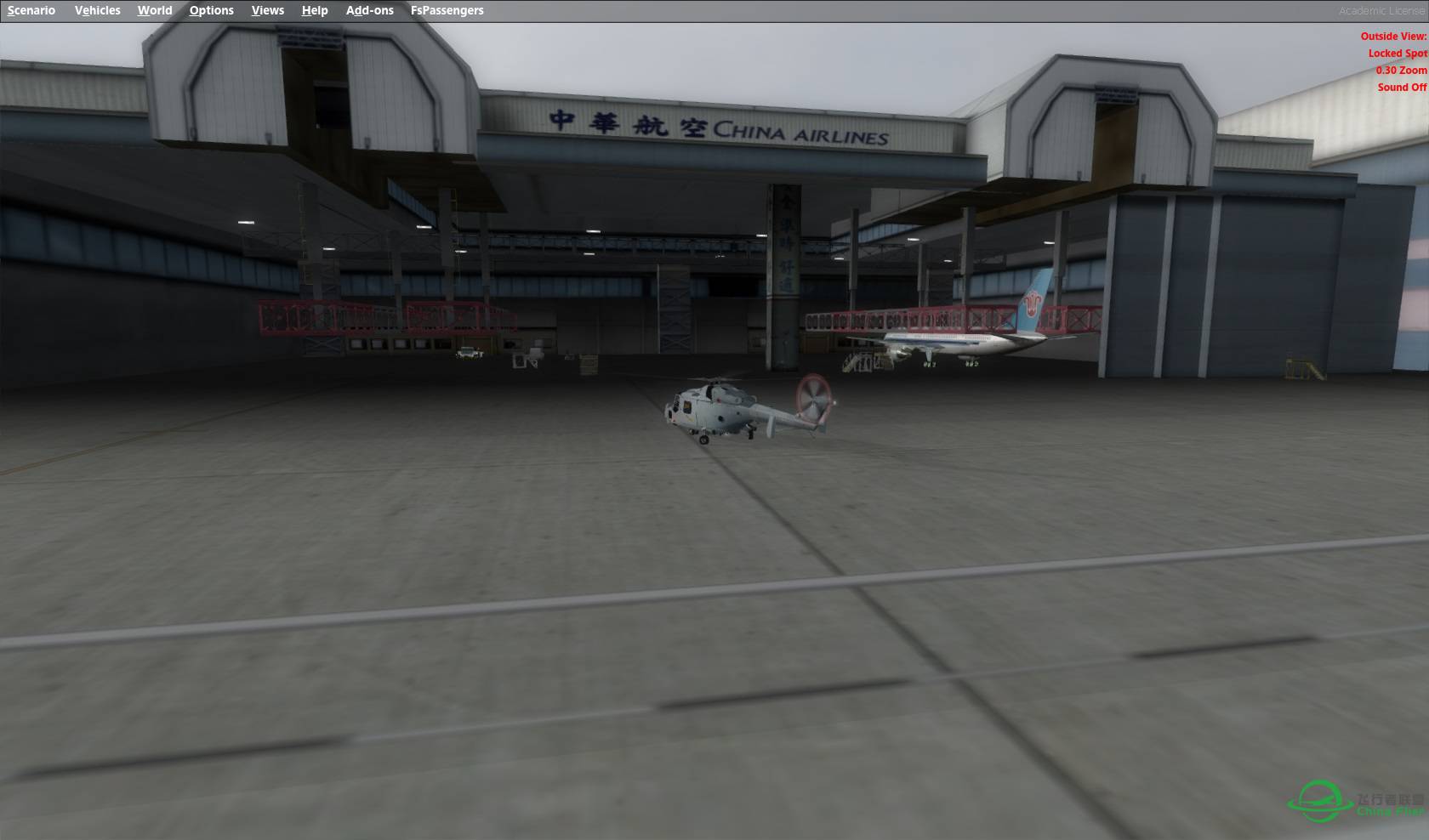Open the Scenario menu
The height and width of the screenshot is (840, 1429).
(x=31, y=10)
